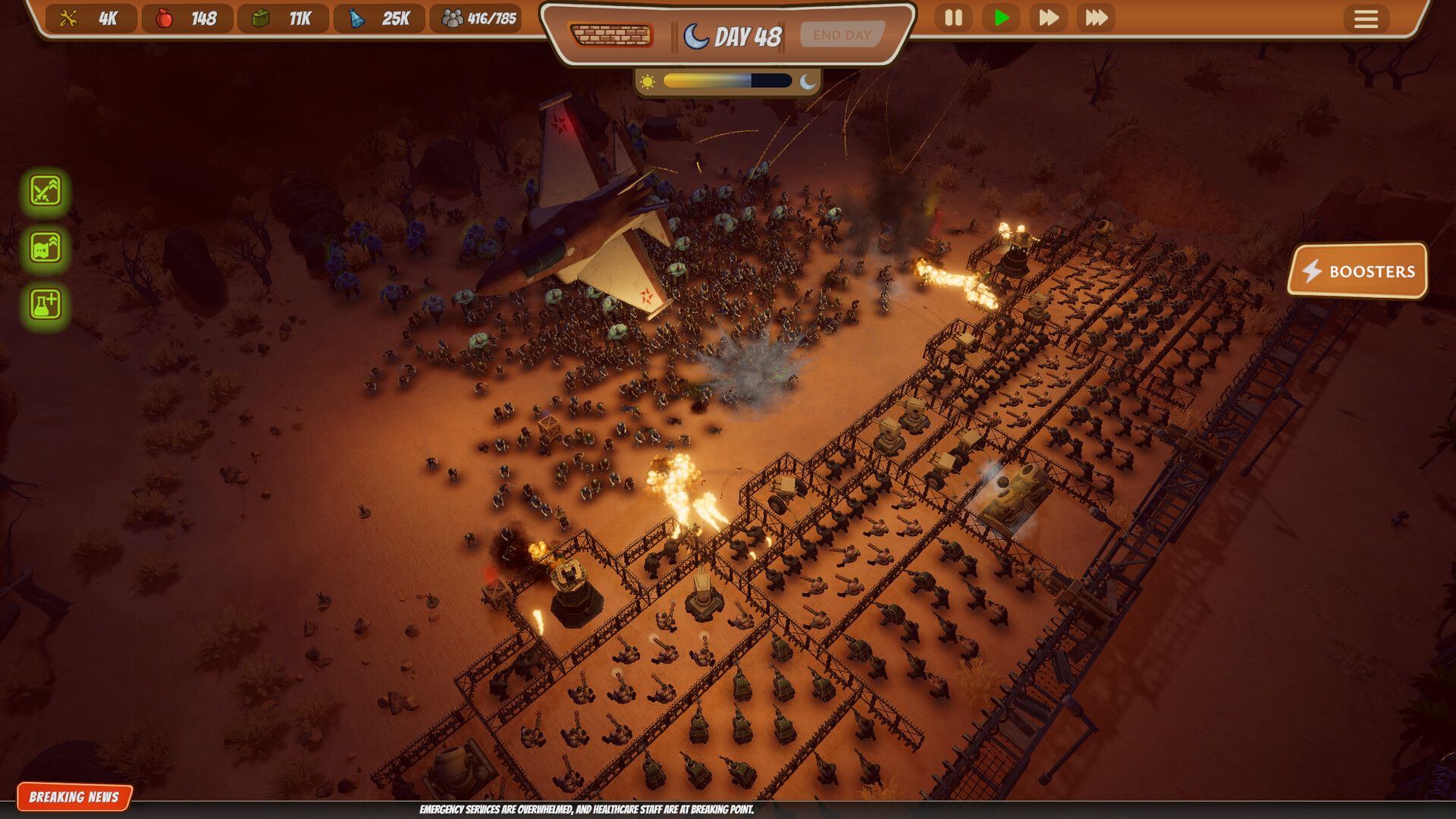Open the Boosters panel
This screenshot has height=819, width=1456.
pyautogui.click(x=1357, y=271)
